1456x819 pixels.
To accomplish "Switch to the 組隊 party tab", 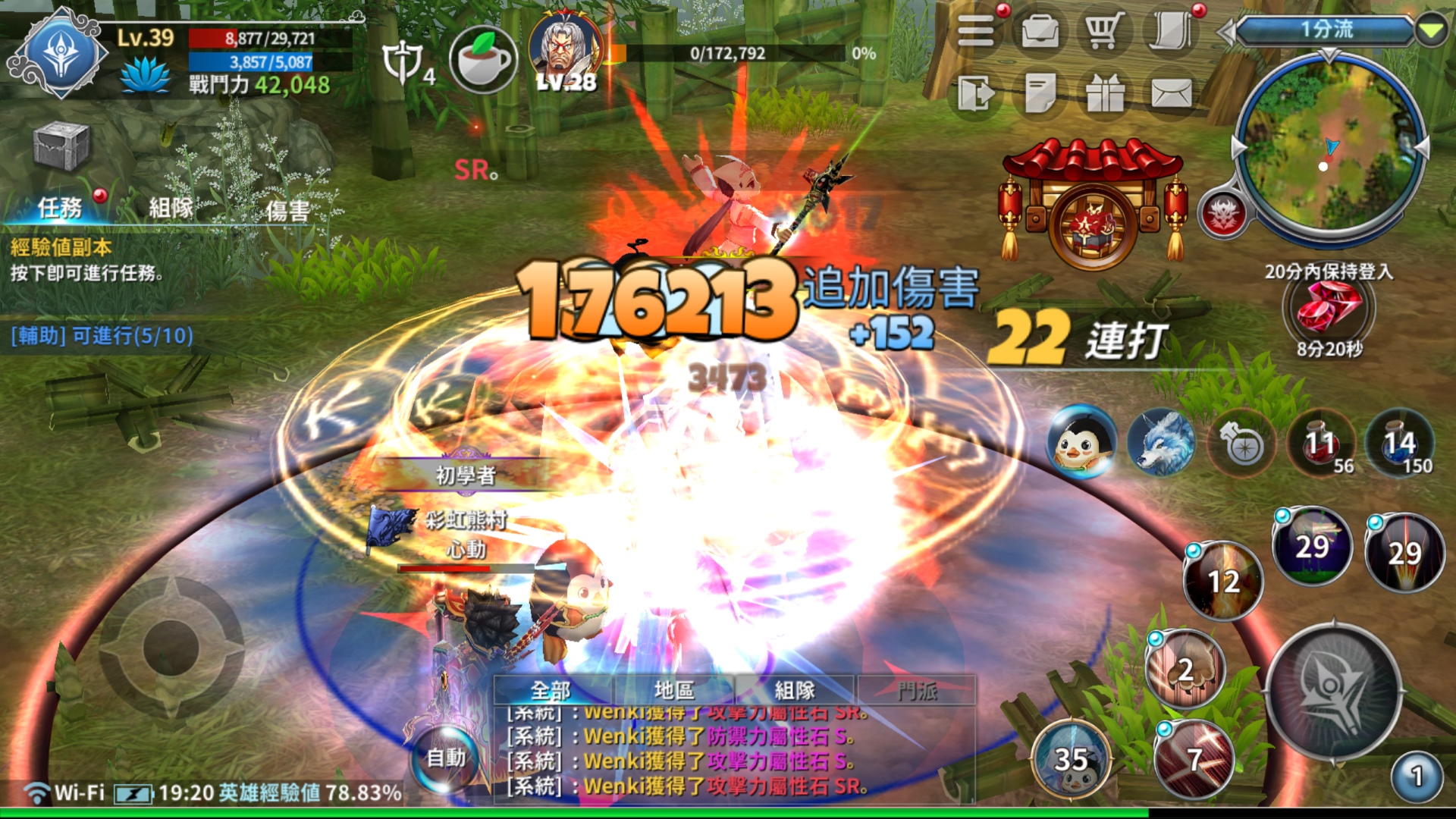I will click(171, 207).
